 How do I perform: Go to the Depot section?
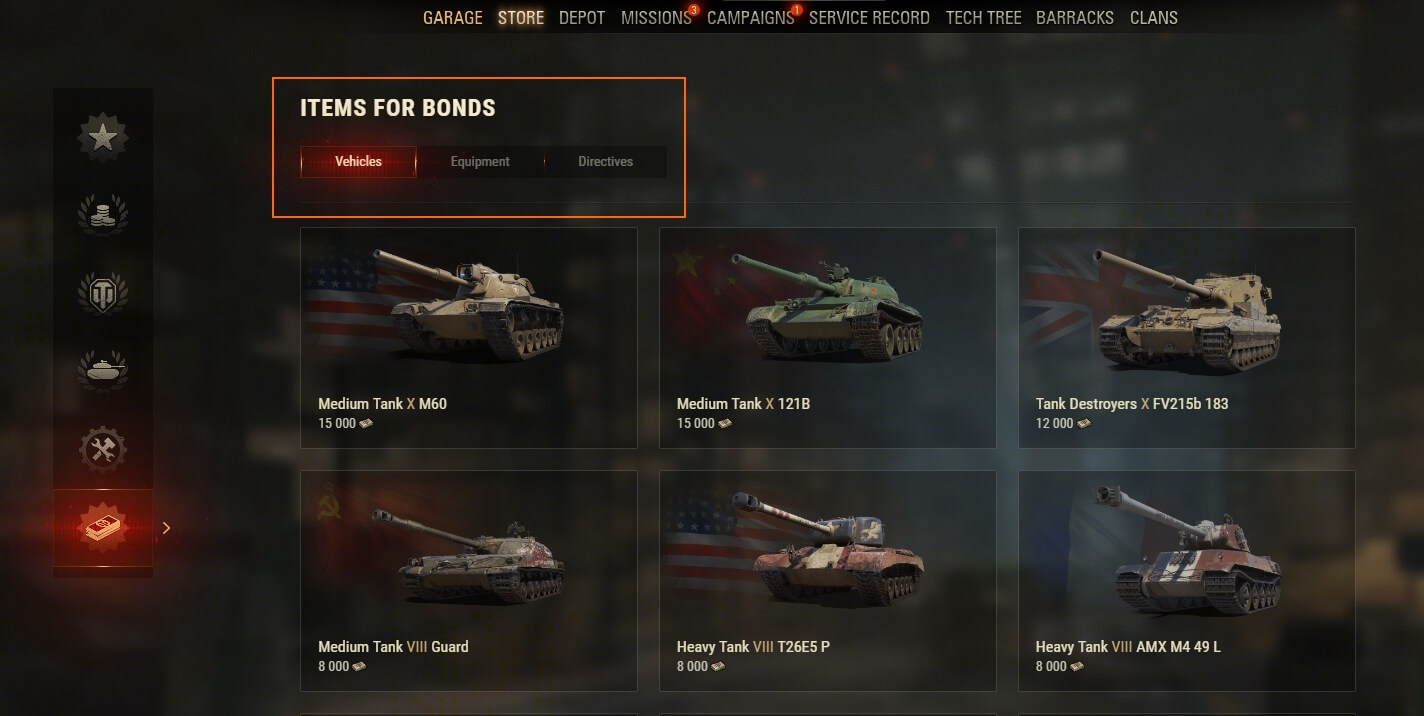(582, 18)
